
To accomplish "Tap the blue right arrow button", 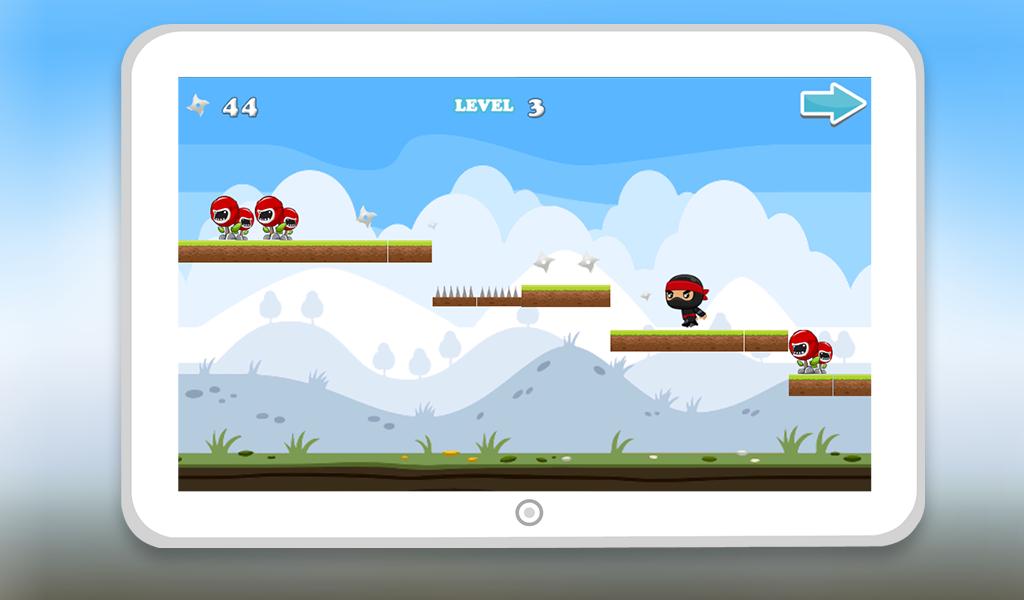I will tap(832, 104).
